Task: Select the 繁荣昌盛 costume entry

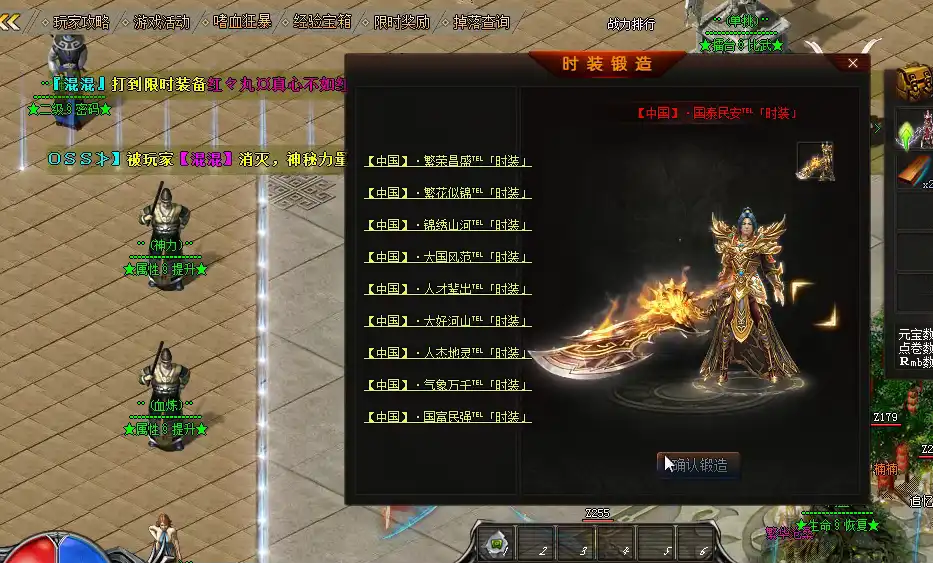Action: [x=448, y=161]
